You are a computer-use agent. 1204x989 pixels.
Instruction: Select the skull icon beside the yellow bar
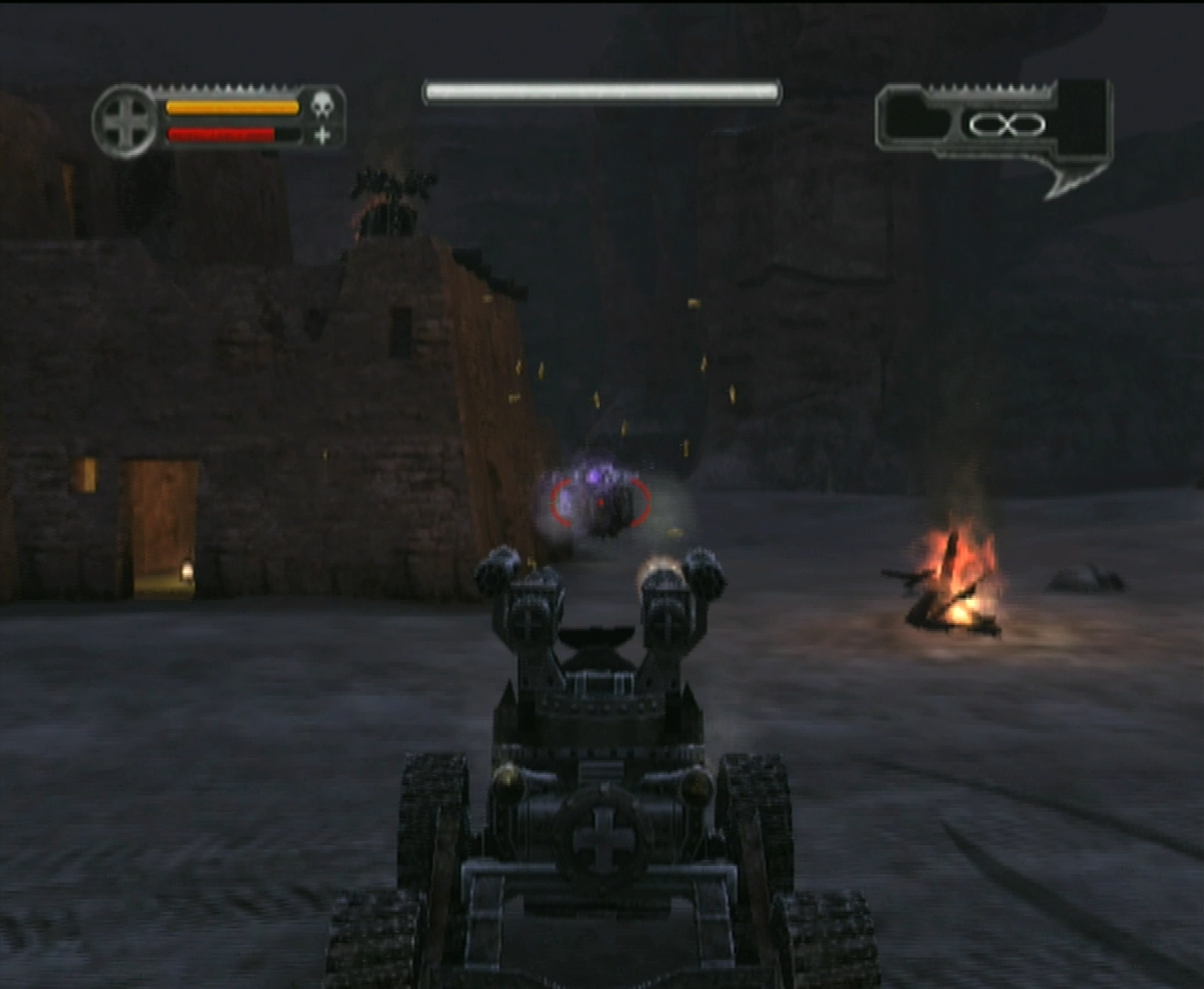(321, 105)
